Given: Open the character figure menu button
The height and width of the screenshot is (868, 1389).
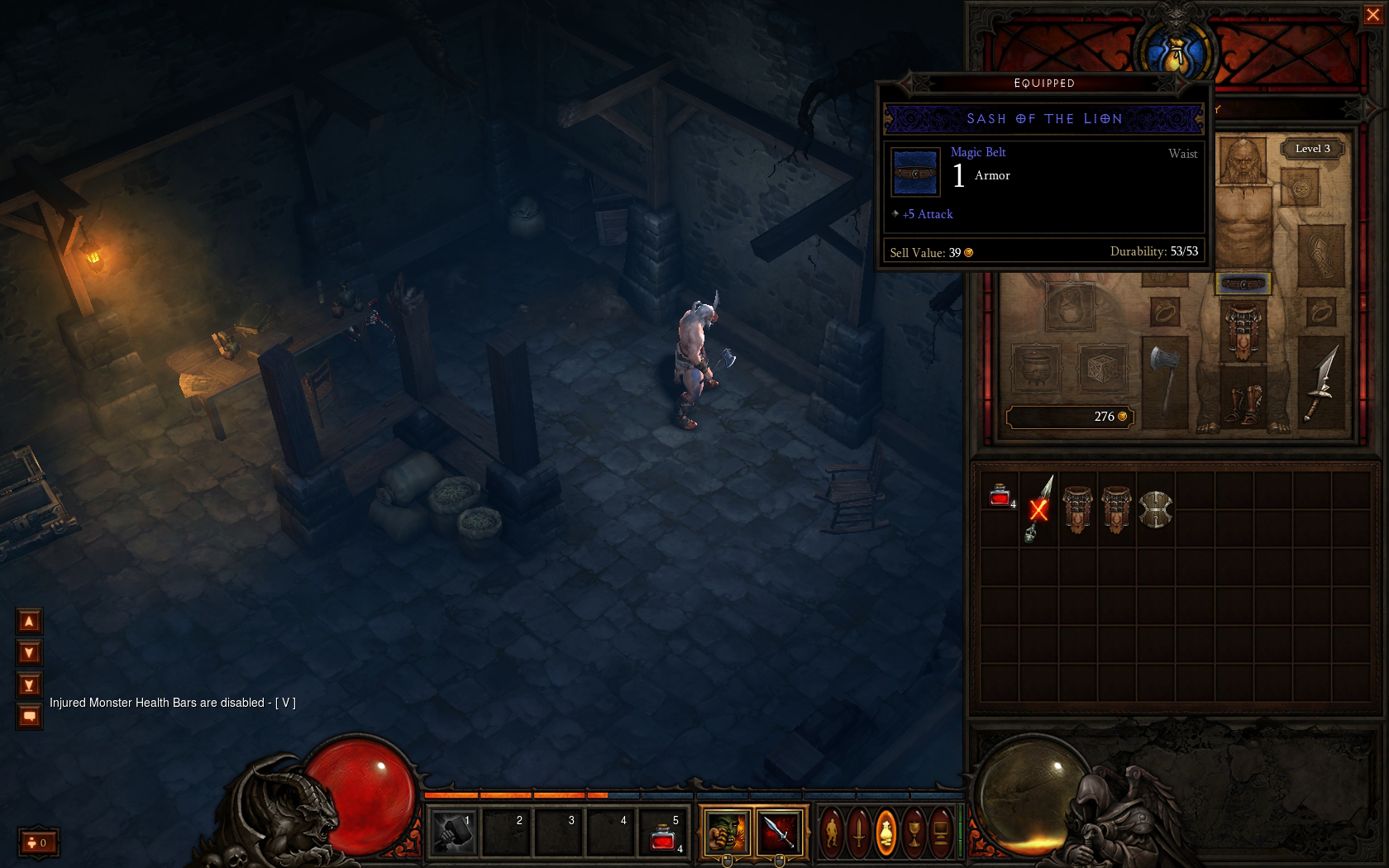Looking at the screenshot, I should (832, 832).
